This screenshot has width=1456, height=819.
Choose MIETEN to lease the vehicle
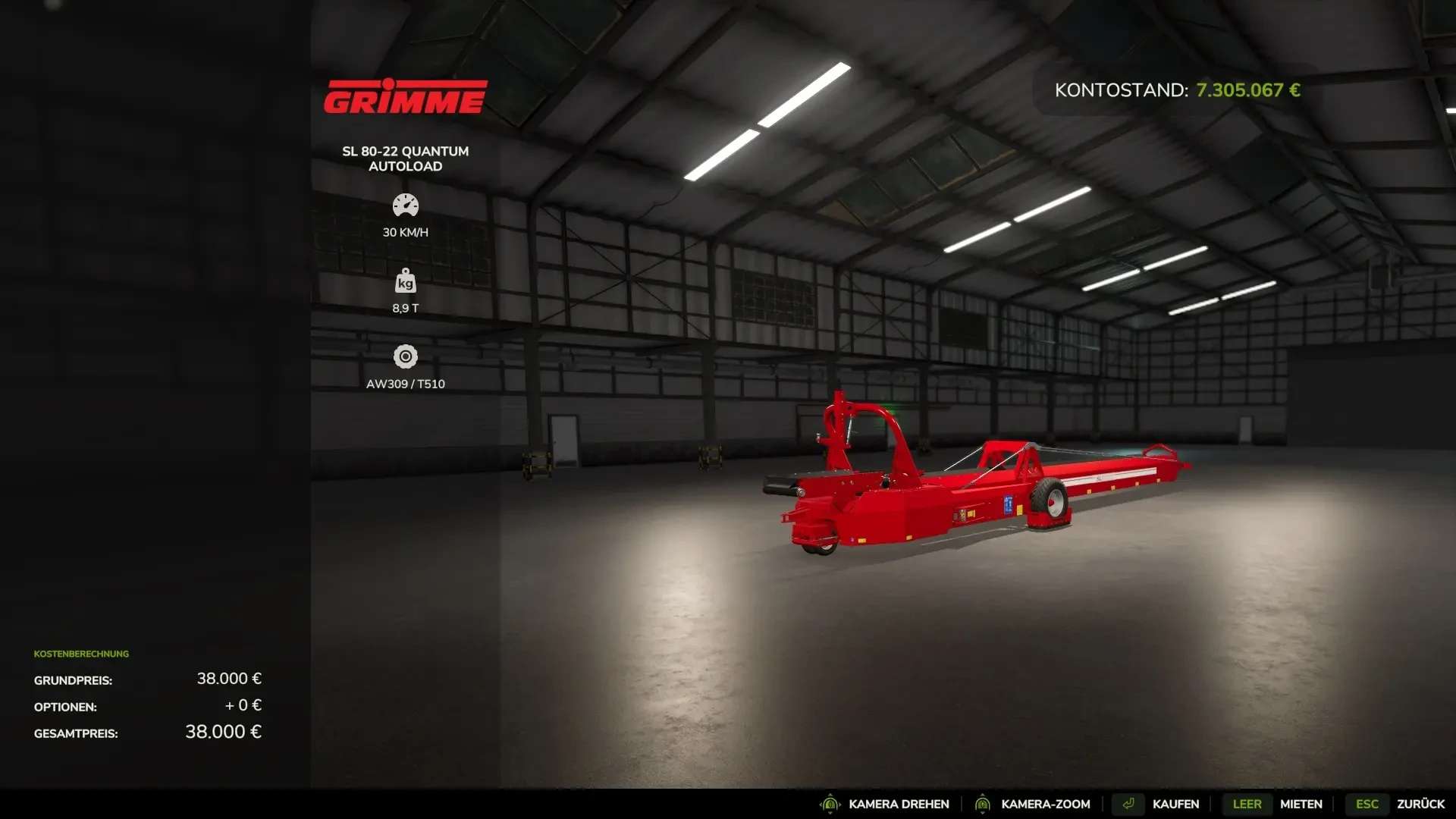click(x=1301, y=804)
